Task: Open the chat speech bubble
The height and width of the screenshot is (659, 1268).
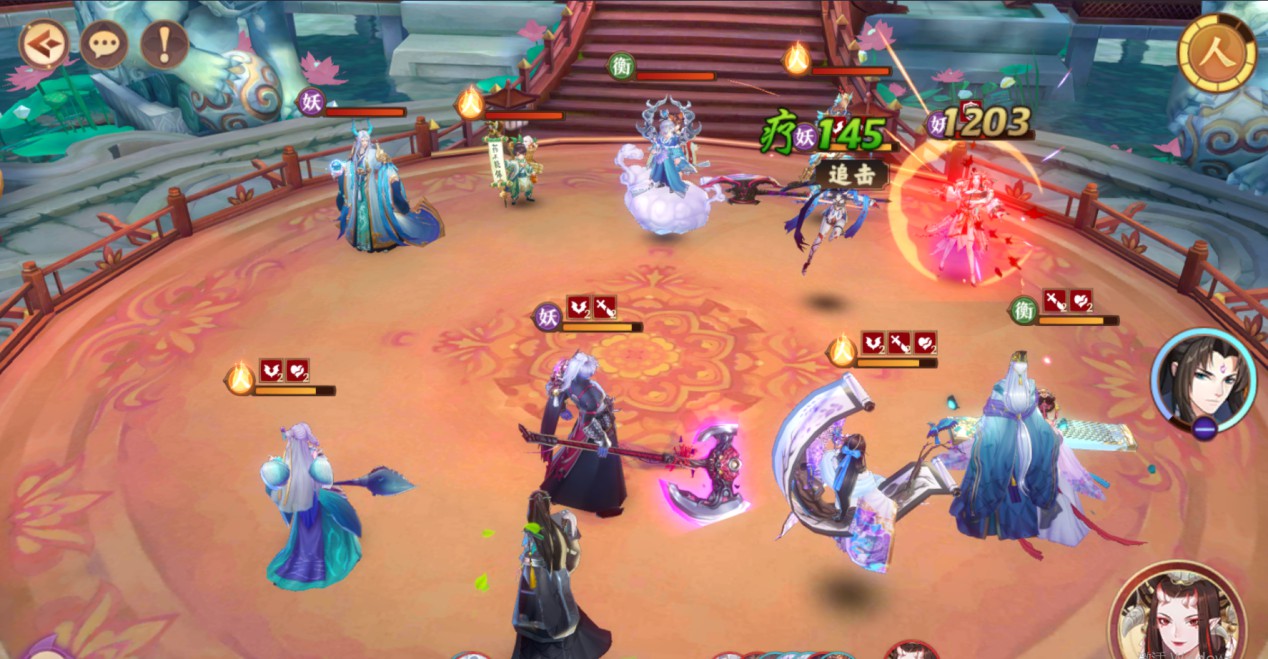Action: [104, 44]
